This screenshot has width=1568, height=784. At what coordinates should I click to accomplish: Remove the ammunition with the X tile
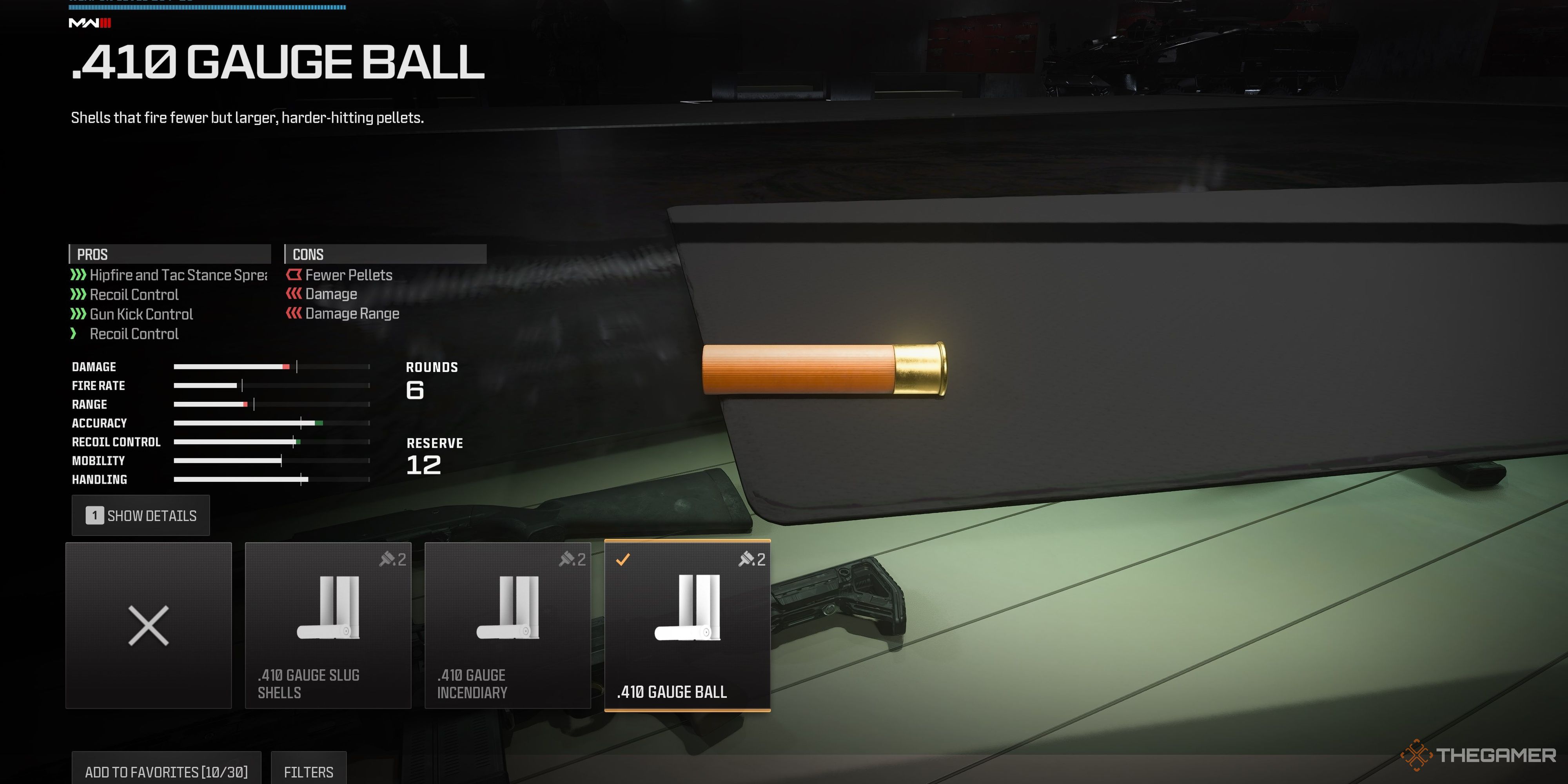coord(149,625)
